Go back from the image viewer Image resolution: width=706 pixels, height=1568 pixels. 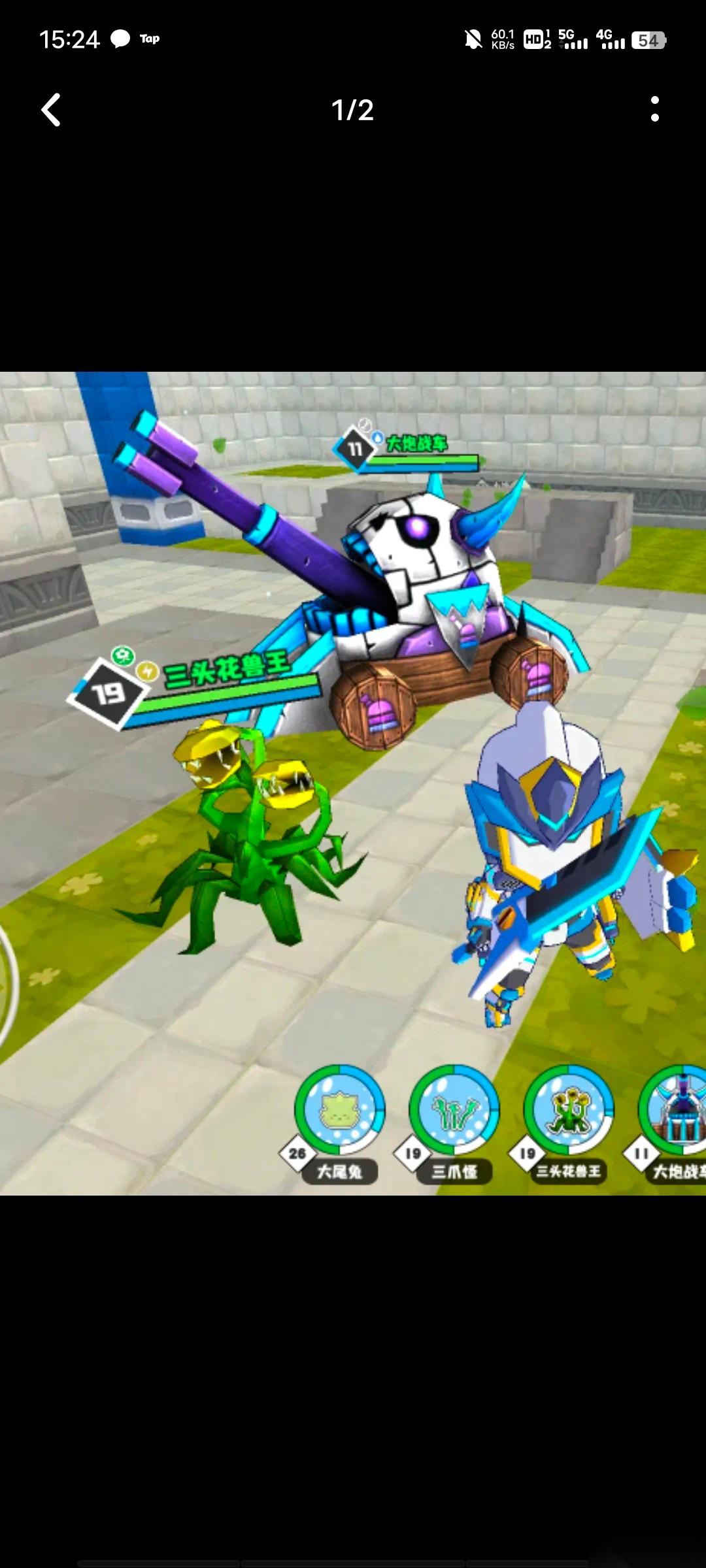point(51,109)
